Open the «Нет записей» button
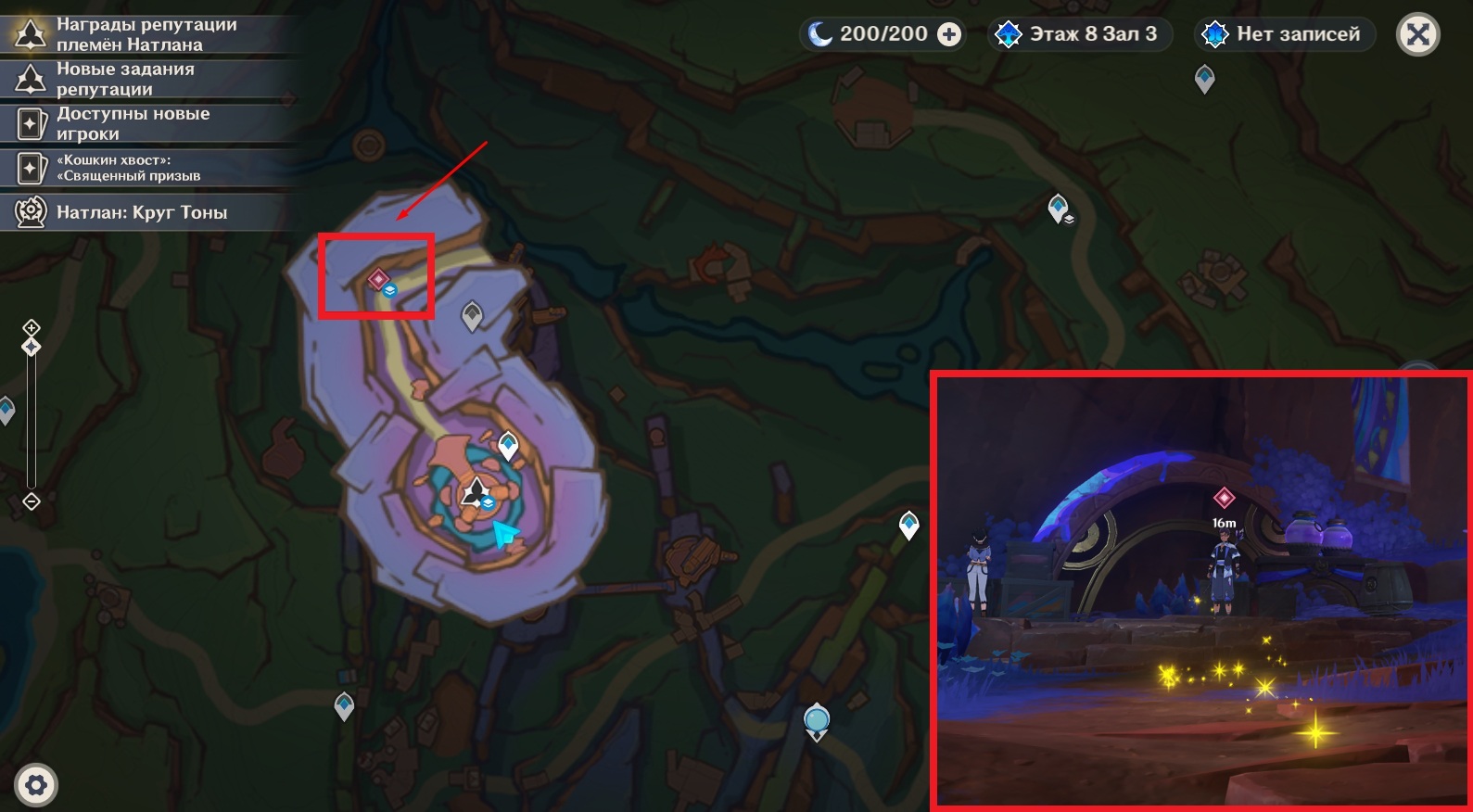Viewport: 1473px width, 812px height. 1284,34
